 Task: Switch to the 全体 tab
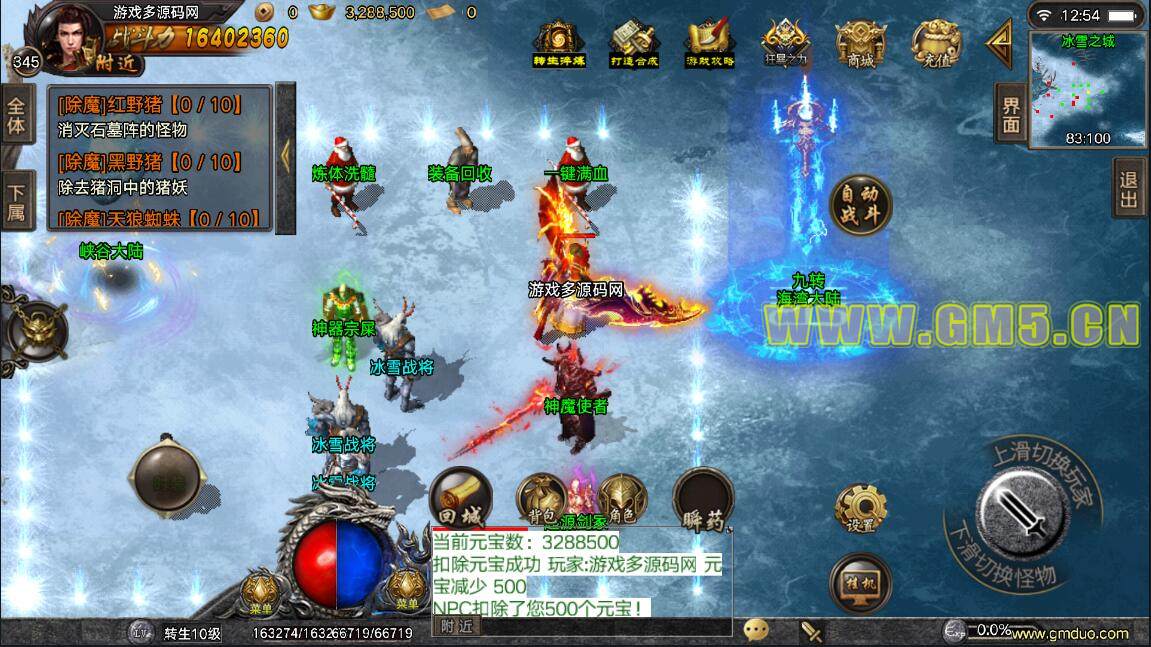(x=16, y=115)
